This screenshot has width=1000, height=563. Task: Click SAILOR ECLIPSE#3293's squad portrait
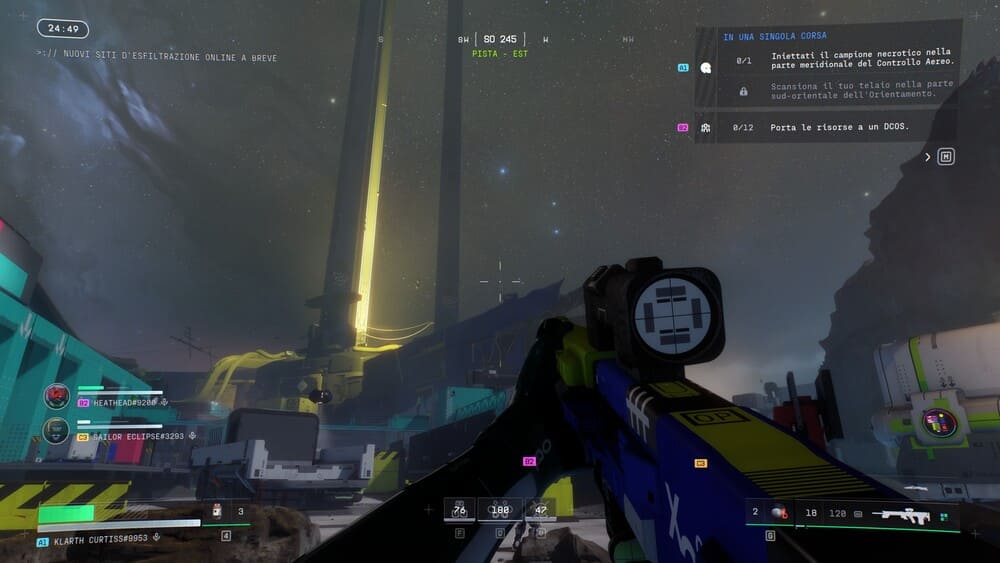[x=57, y=431]
